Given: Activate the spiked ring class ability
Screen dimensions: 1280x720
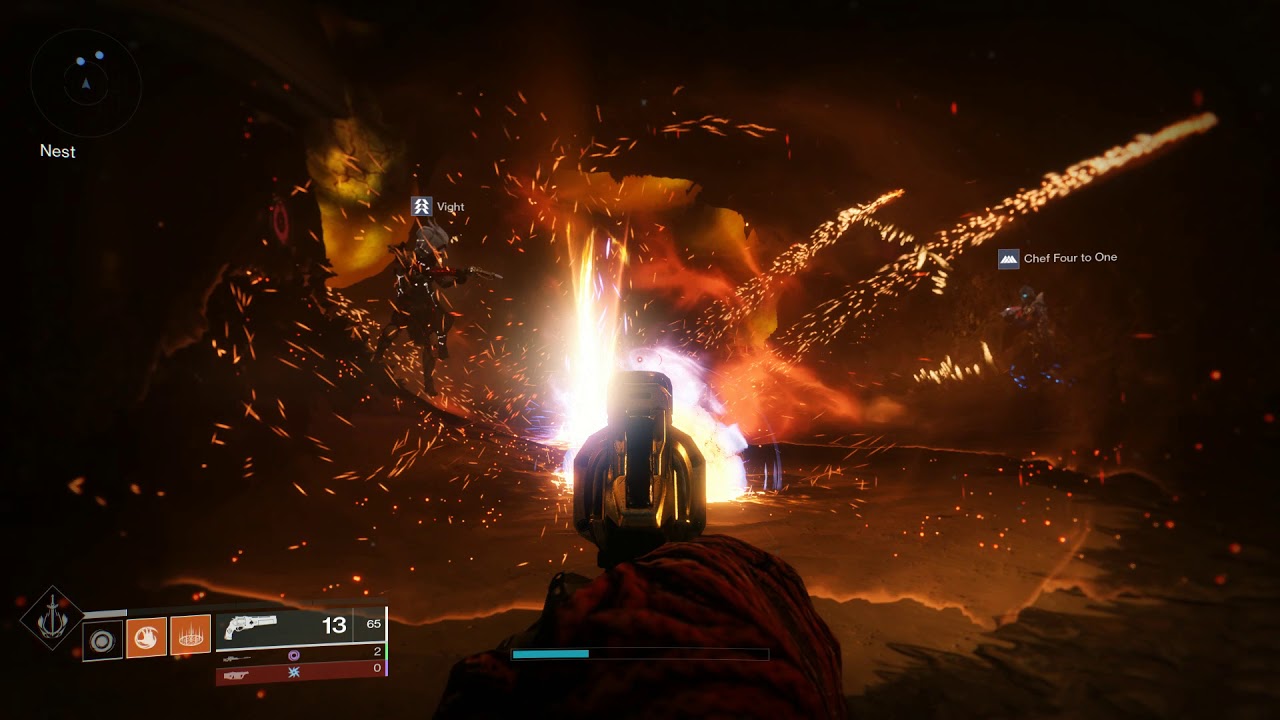Looking at the screenshot, I should [190, 635].
